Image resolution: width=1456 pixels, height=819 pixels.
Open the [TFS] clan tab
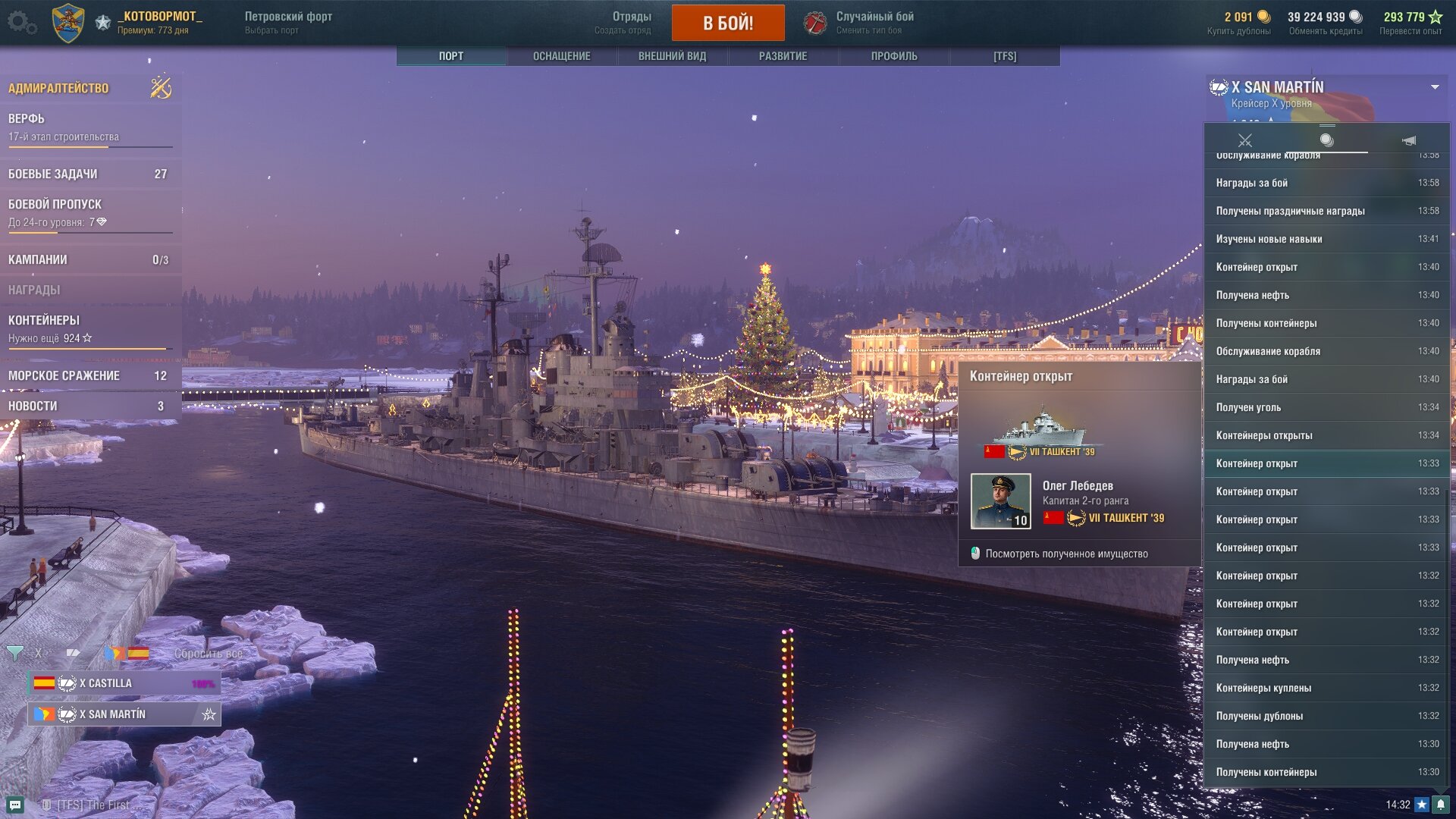coord(1005,56)
